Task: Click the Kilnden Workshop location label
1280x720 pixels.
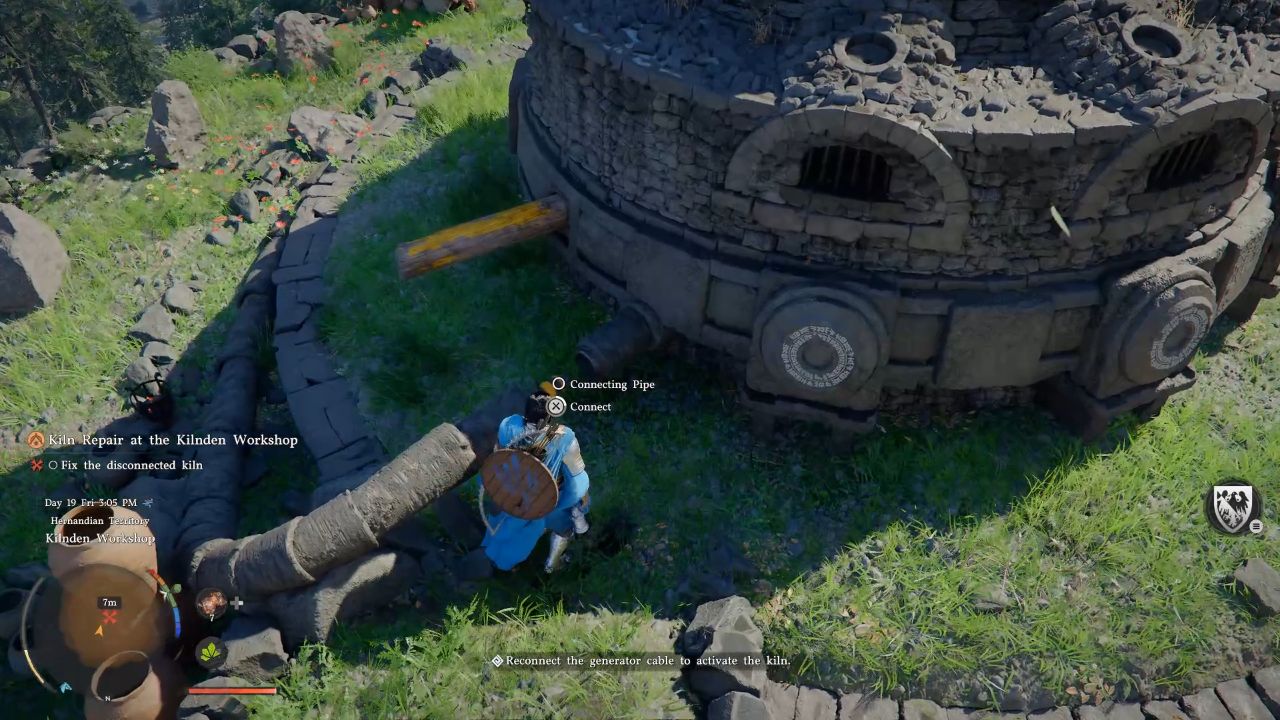Action: pyautogui.click(x=99, y=539)
